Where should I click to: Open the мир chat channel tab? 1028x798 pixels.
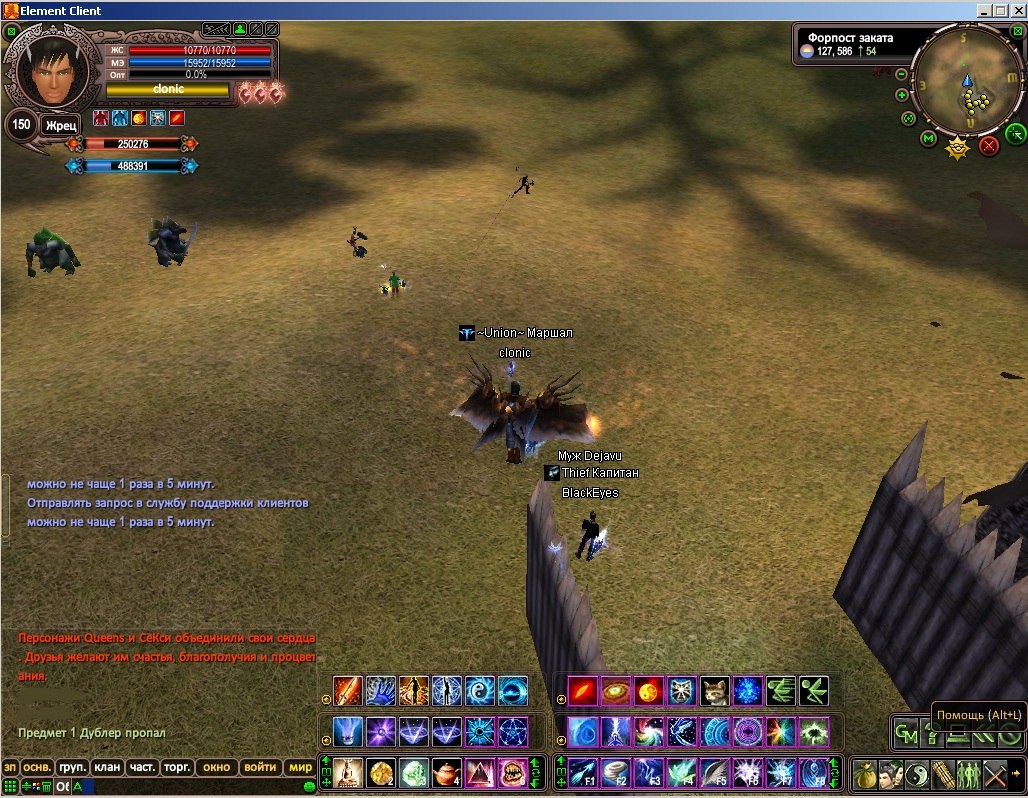pyautogui.click(x=300, y=768)
